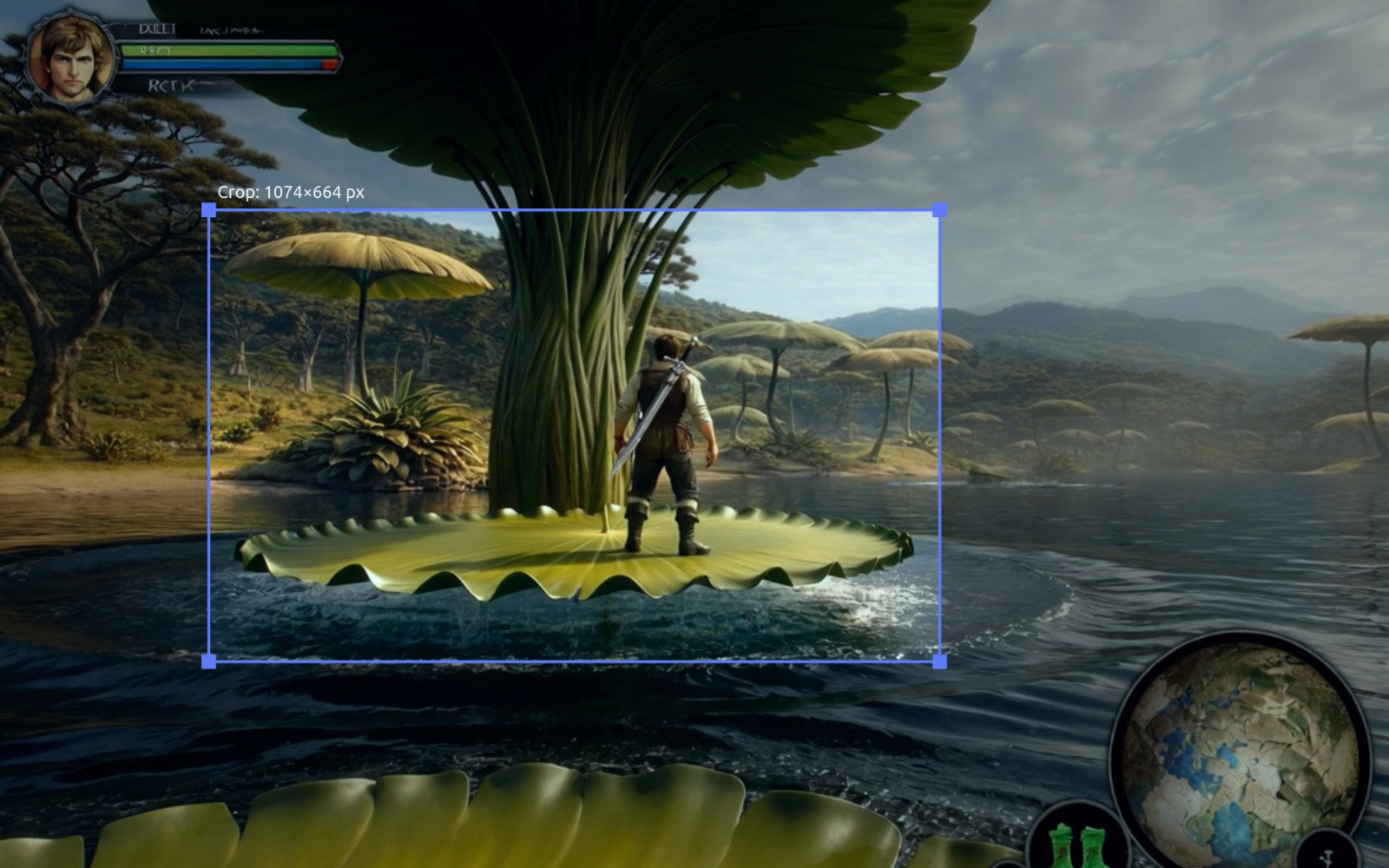Click the bottom-right crop corner handle
This screenshot has height=868, width=1389.
(x=940, y=661)
